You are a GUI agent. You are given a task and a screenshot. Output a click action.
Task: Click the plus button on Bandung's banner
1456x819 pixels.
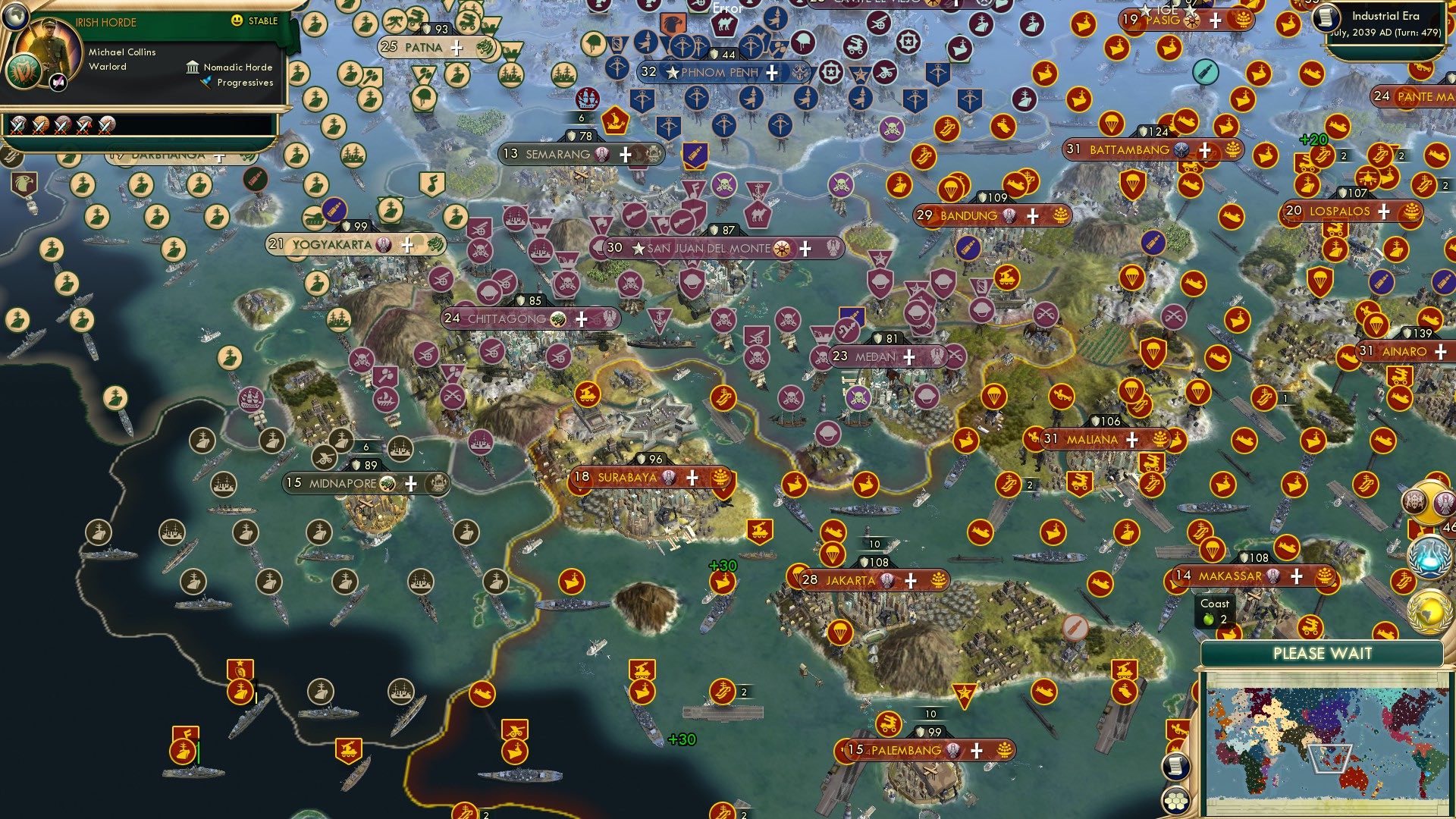[x=1031, y=217]
